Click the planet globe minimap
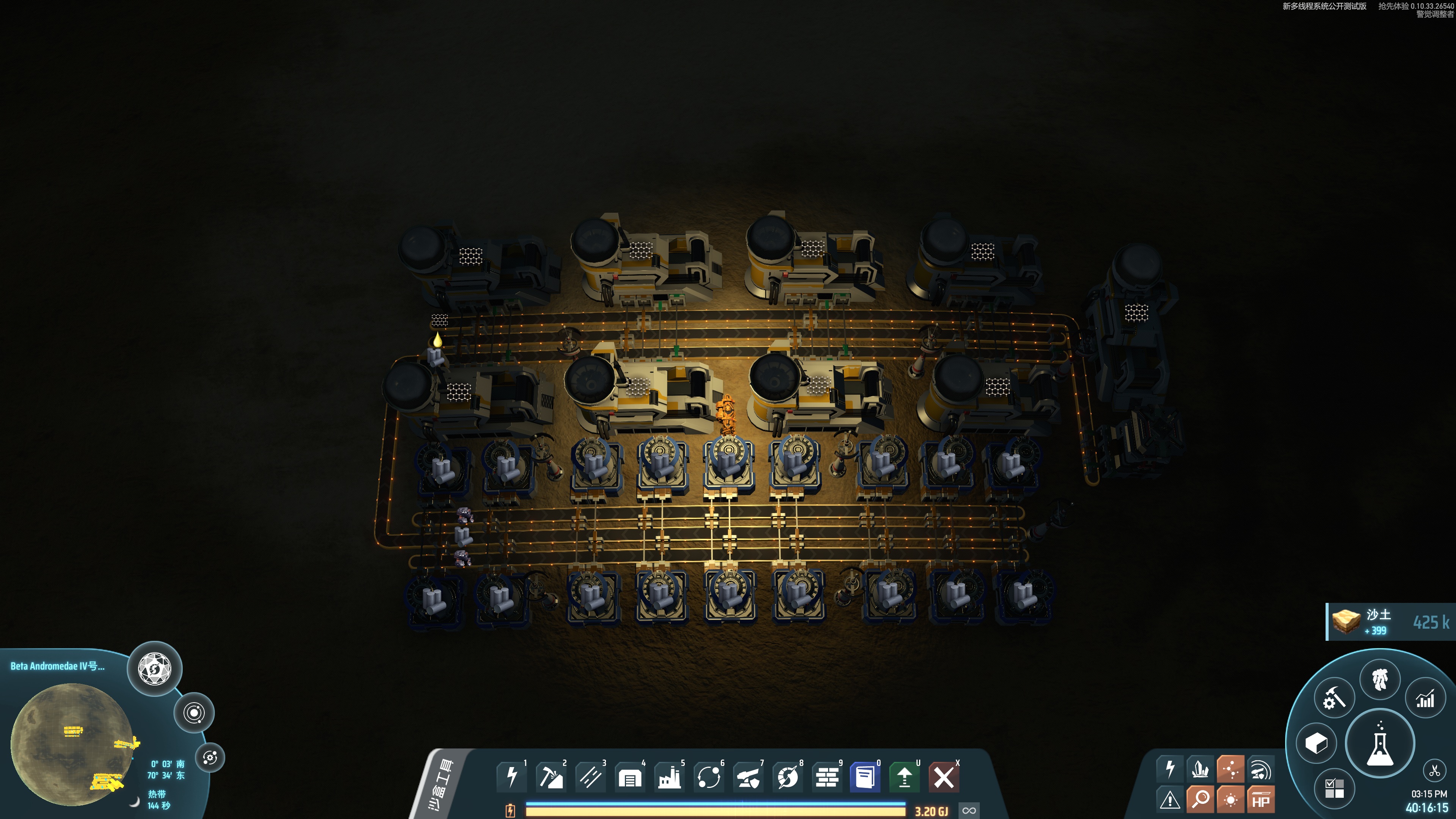 coord(72,743)
